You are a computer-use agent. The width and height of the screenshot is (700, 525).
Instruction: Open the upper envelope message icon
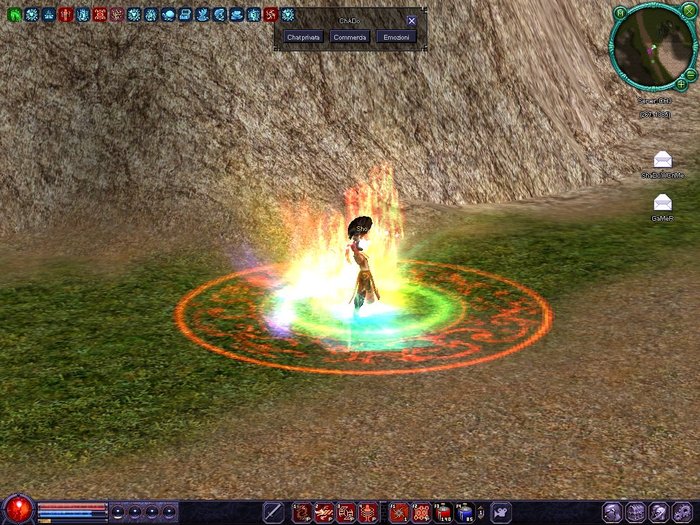(663, 159)
